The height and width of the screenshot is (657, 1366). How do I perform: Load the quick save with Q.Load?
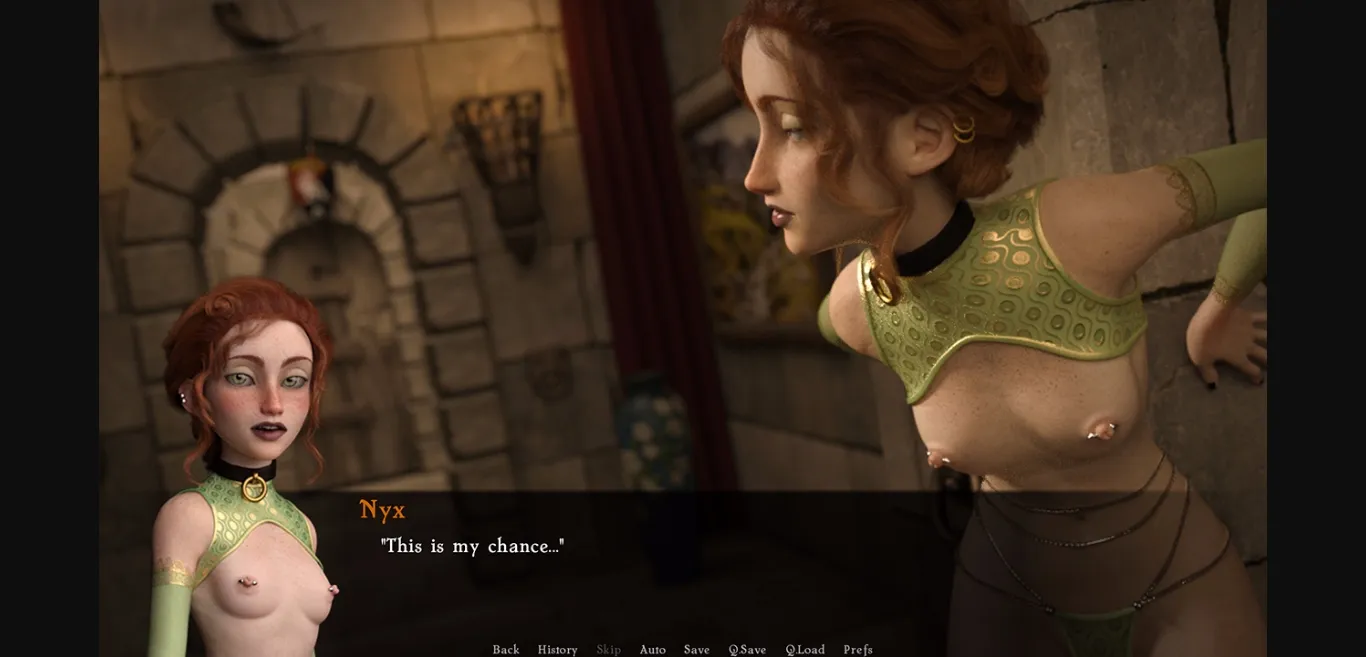click(x=805, y=650)
